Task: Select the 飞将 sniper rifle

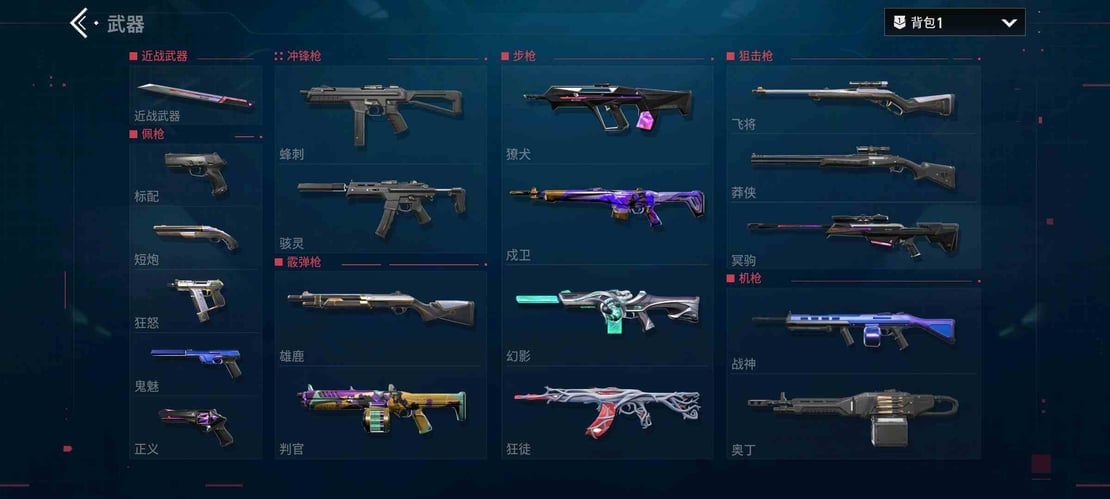Action: click(x=853, y=100)
